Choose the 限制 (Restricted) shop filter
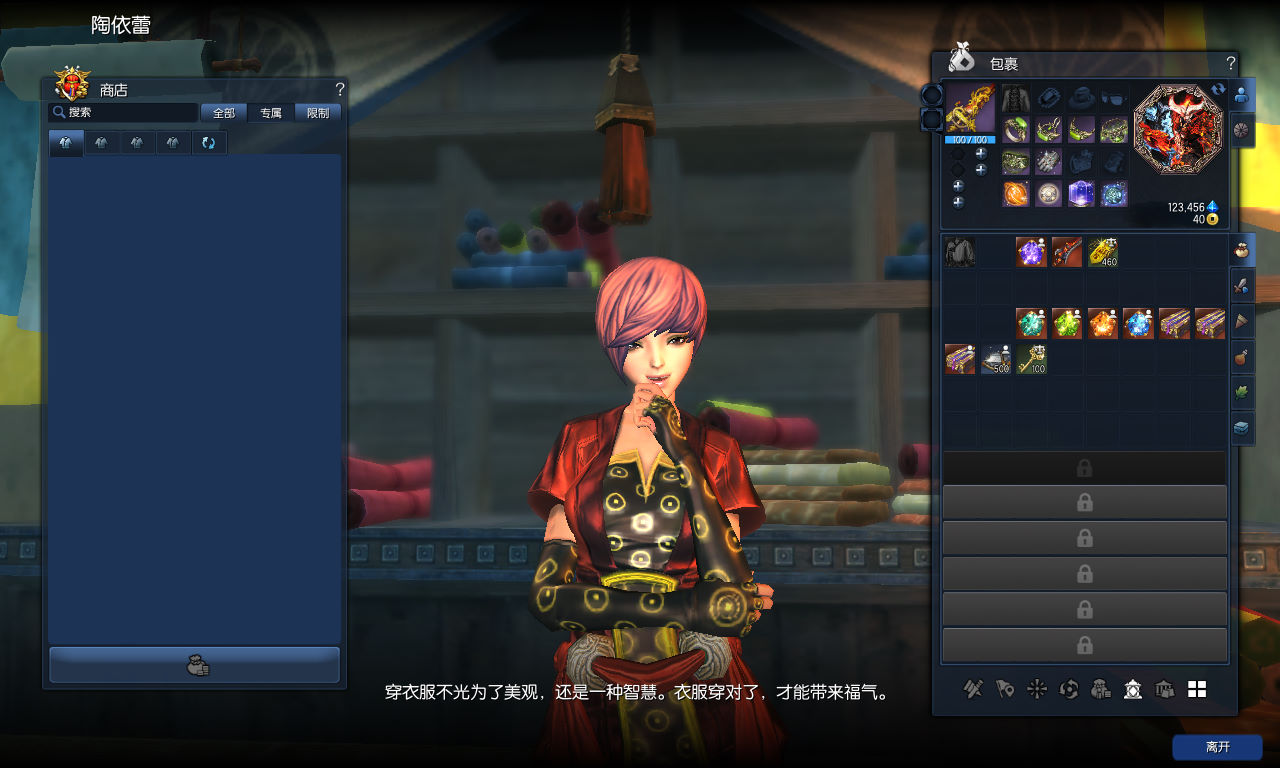 (318, 113)
